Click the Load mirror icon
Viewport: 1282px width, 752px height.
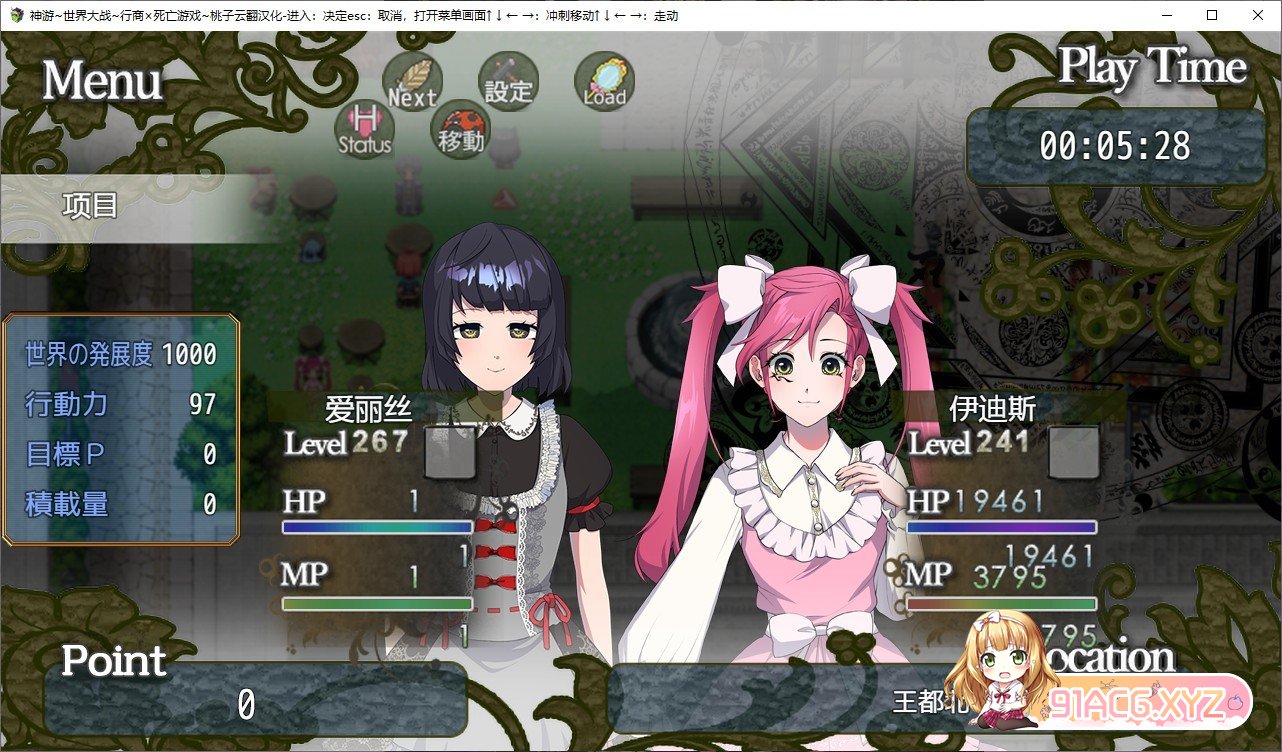point(604,82)
